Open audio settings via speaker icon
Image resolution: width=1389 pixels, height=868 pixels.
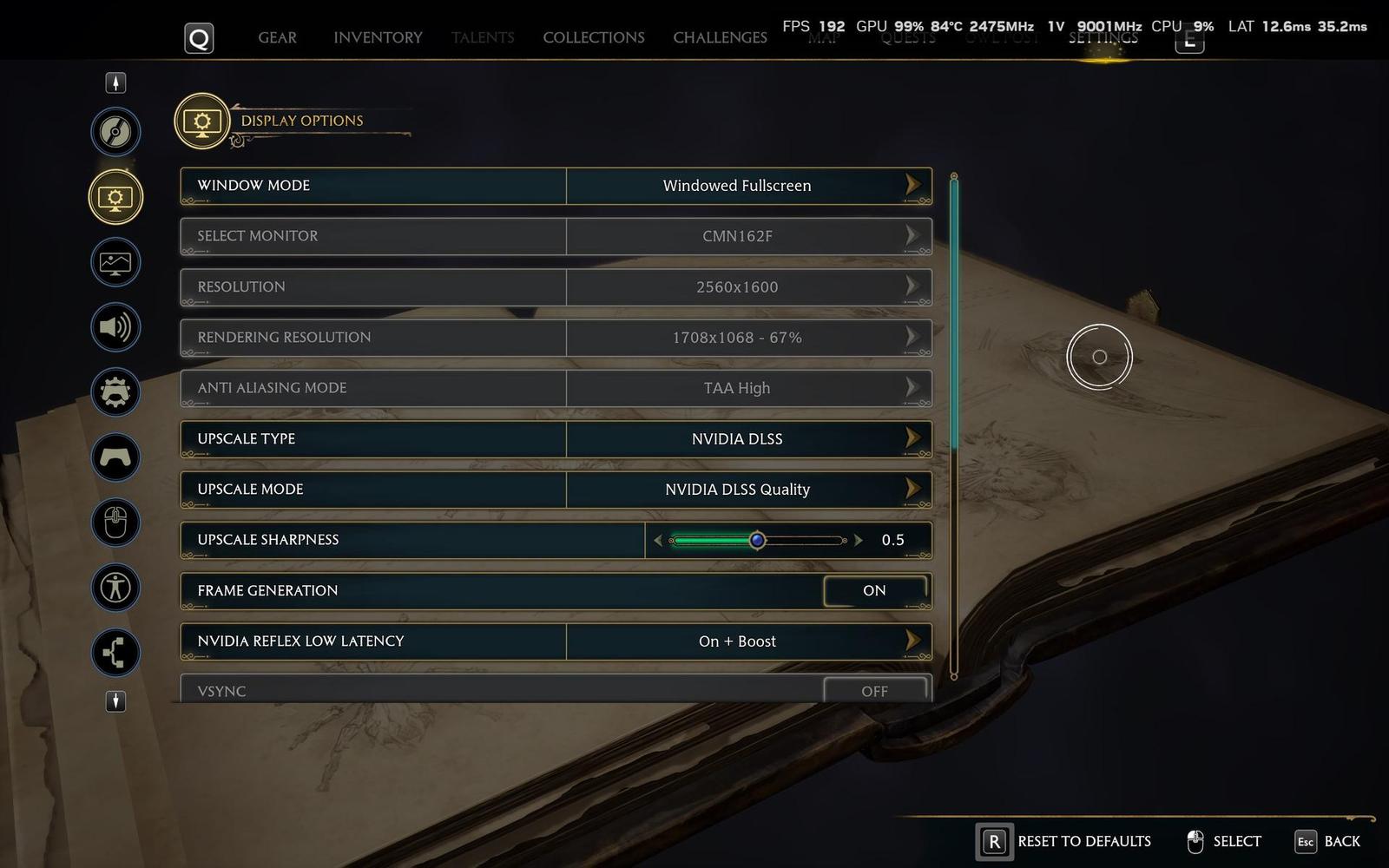[x=115, y=327]
